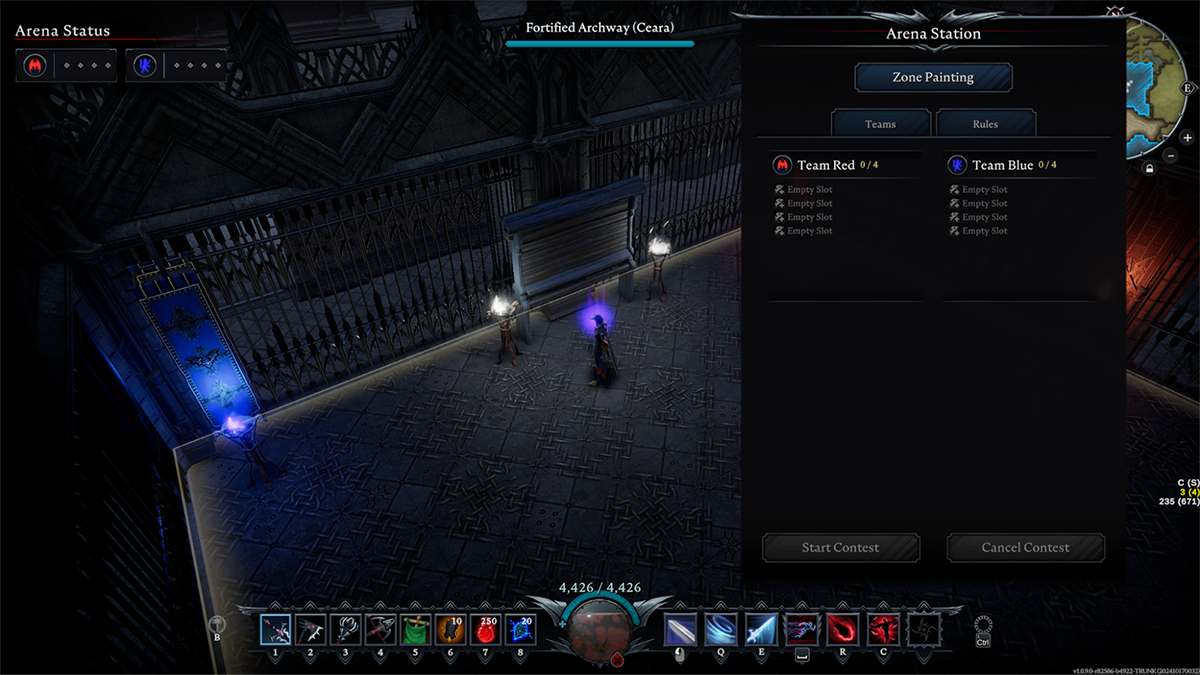Click the Team Red icon in Arena Status
Image resolution: width=1200 pixels, height=675 pixels.
pos(36,66)
